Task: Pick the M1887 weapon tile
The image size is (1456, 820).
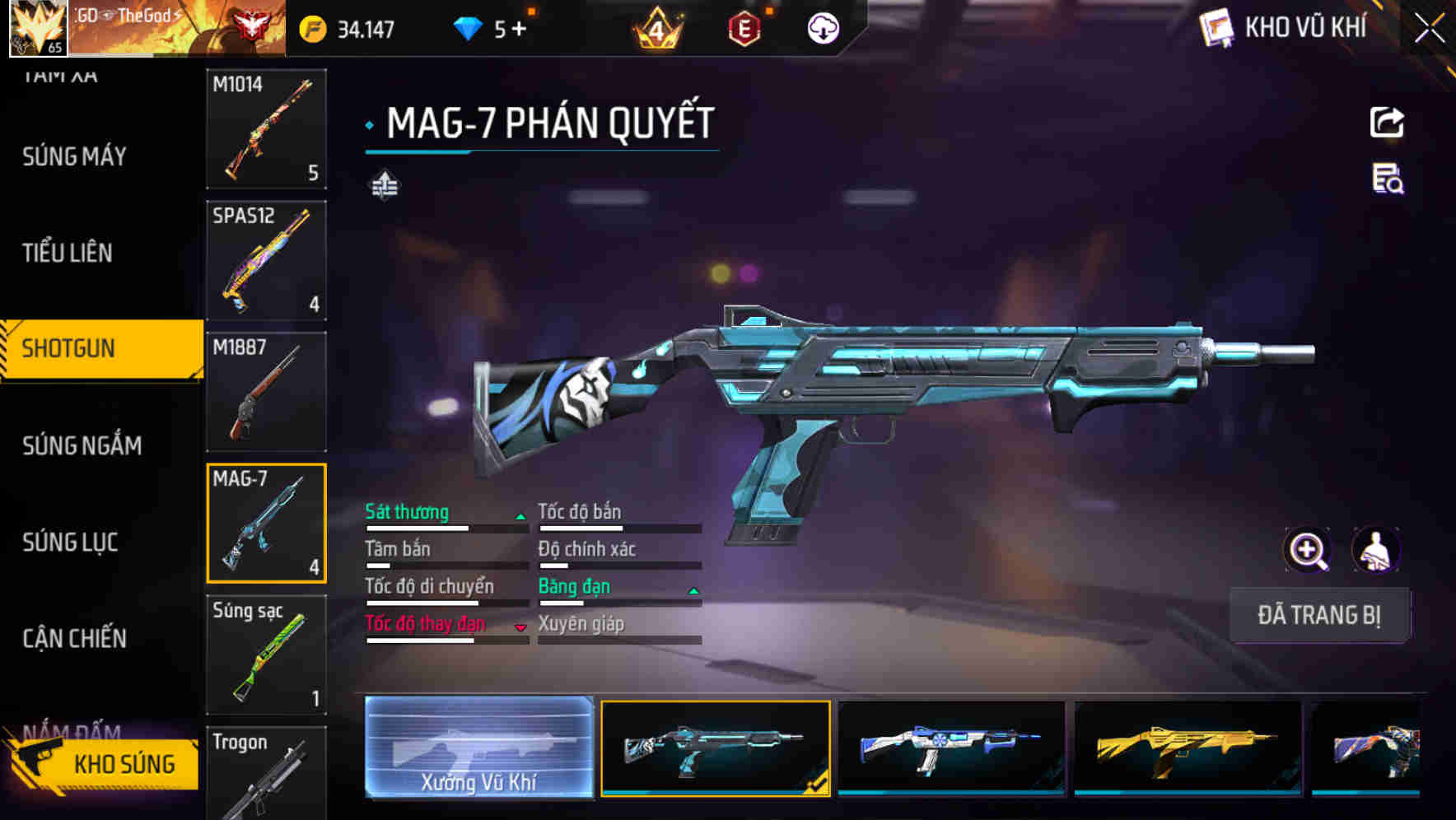Action: [x=266, y=392]
